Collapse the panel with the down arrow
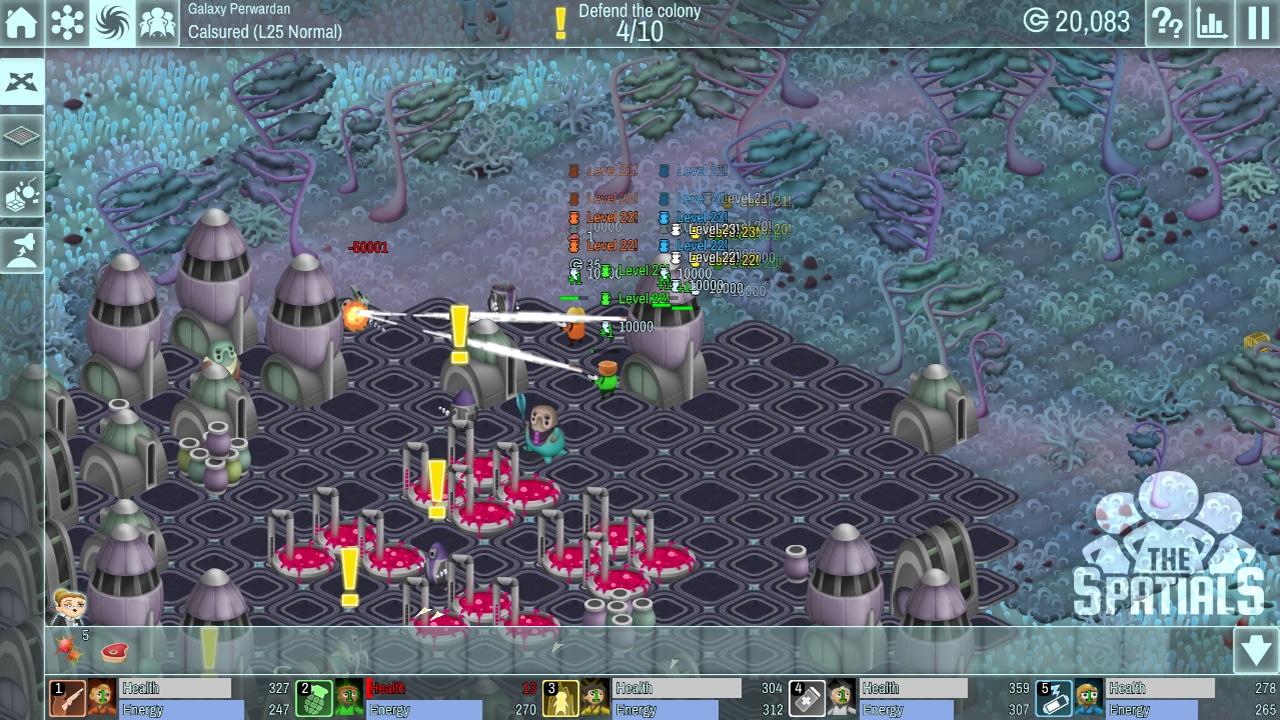Viewport: 1280px width, 720px height. (x=1256, y=652)
